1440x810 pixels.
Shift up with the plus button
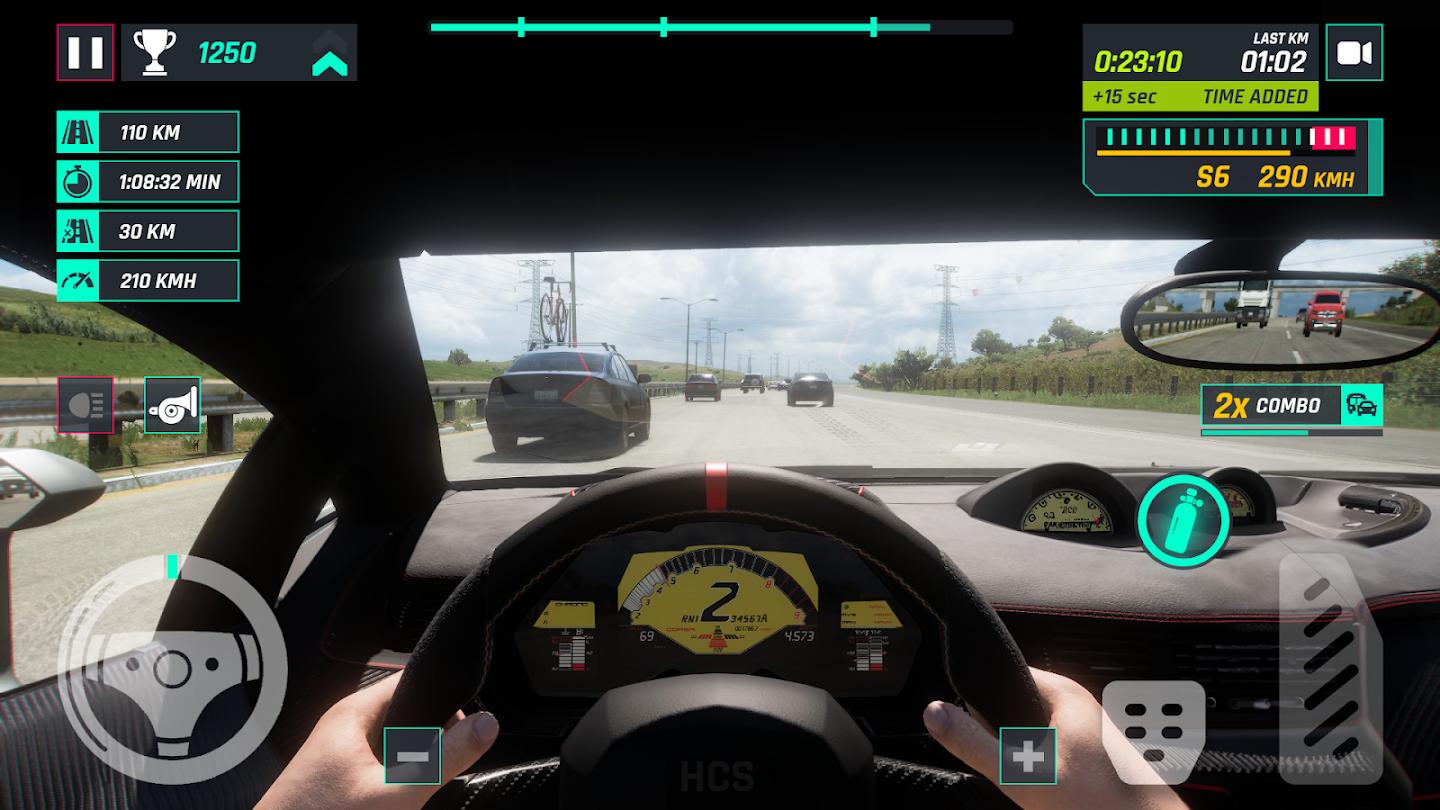click(1028, 755)
